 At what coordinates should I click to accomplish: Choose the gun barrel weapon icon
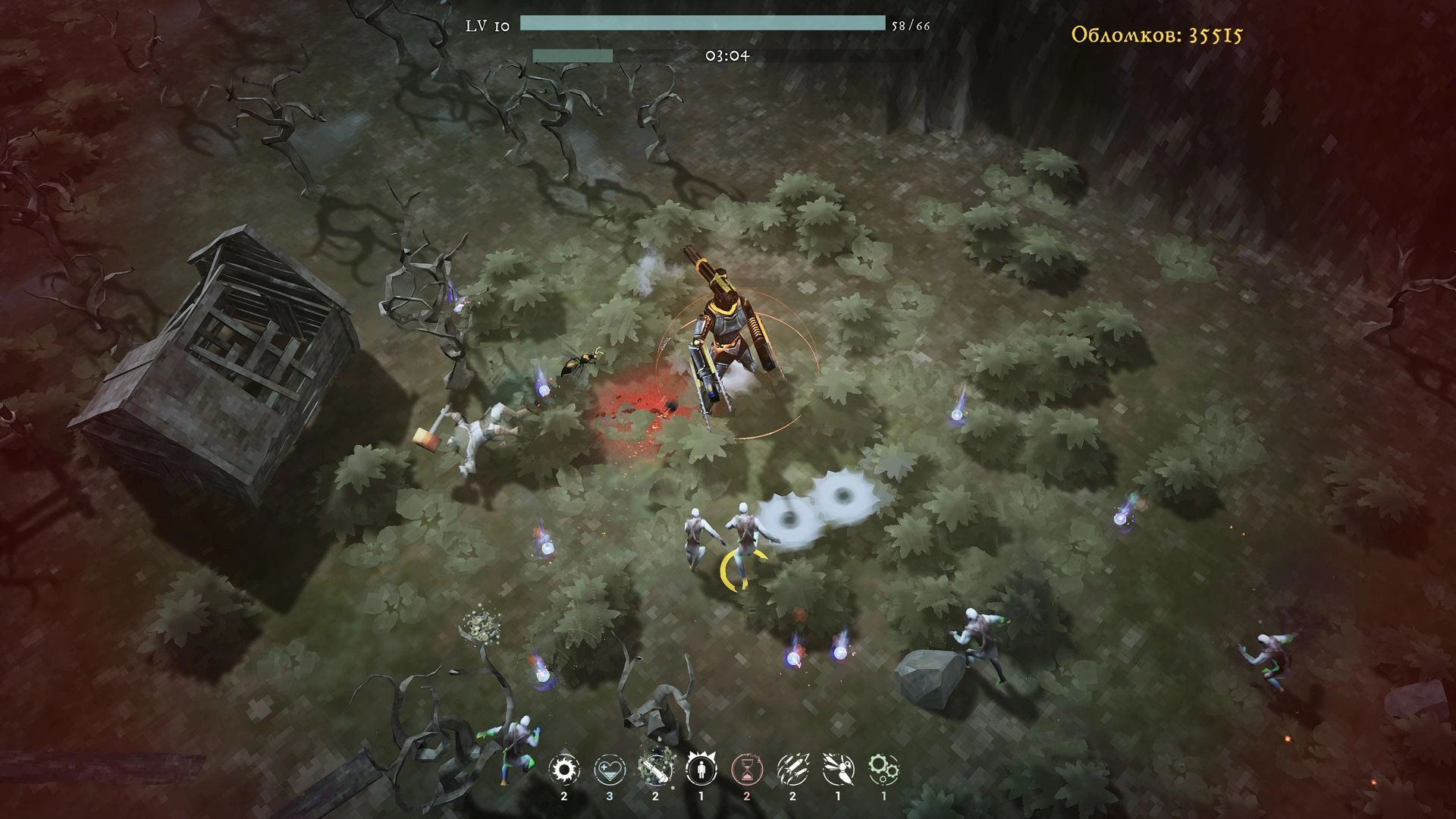click(x=655, y=770)
